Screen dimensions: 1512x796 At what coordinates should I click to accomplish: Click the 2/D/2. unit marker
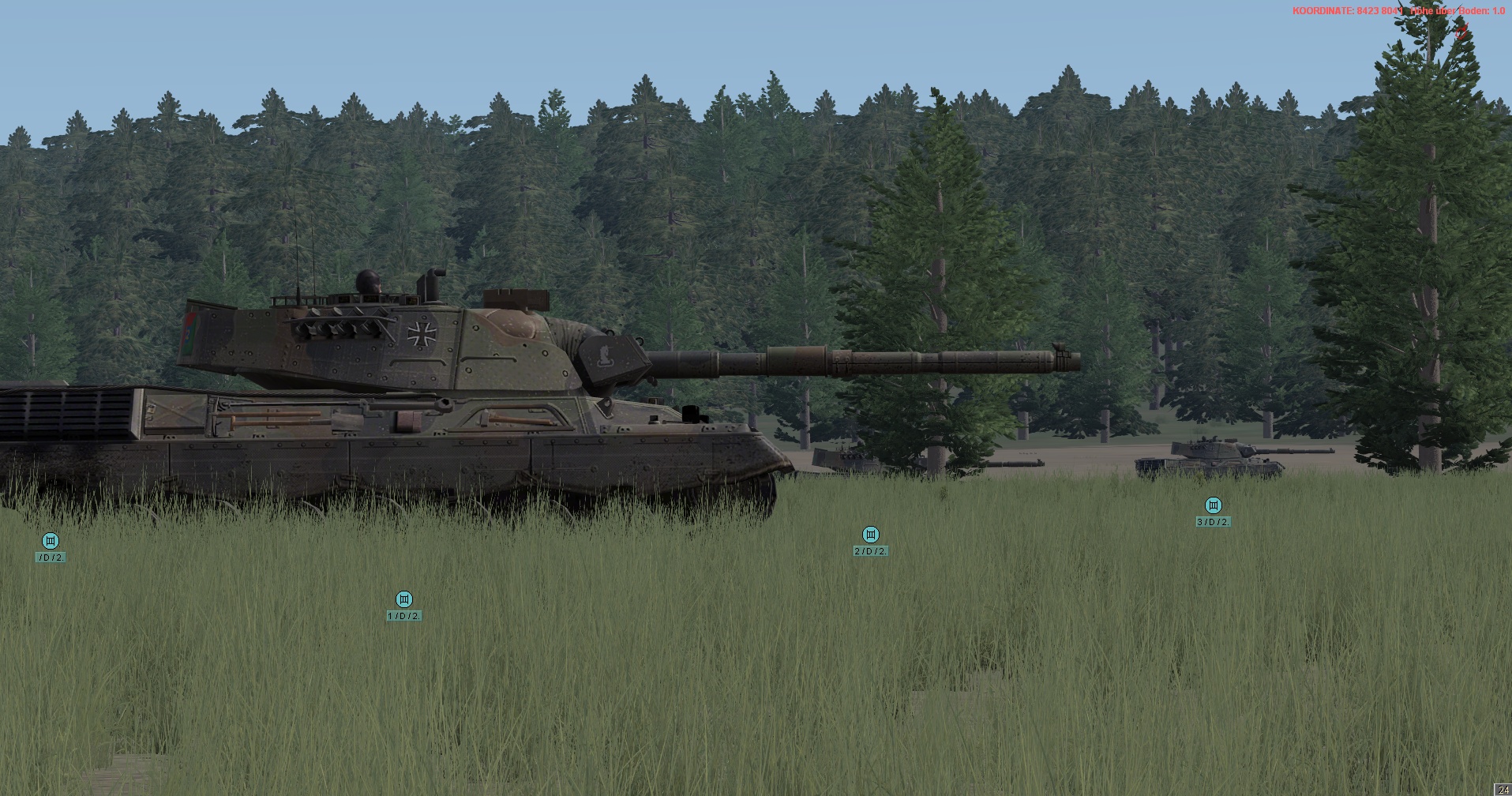point(870,535)
